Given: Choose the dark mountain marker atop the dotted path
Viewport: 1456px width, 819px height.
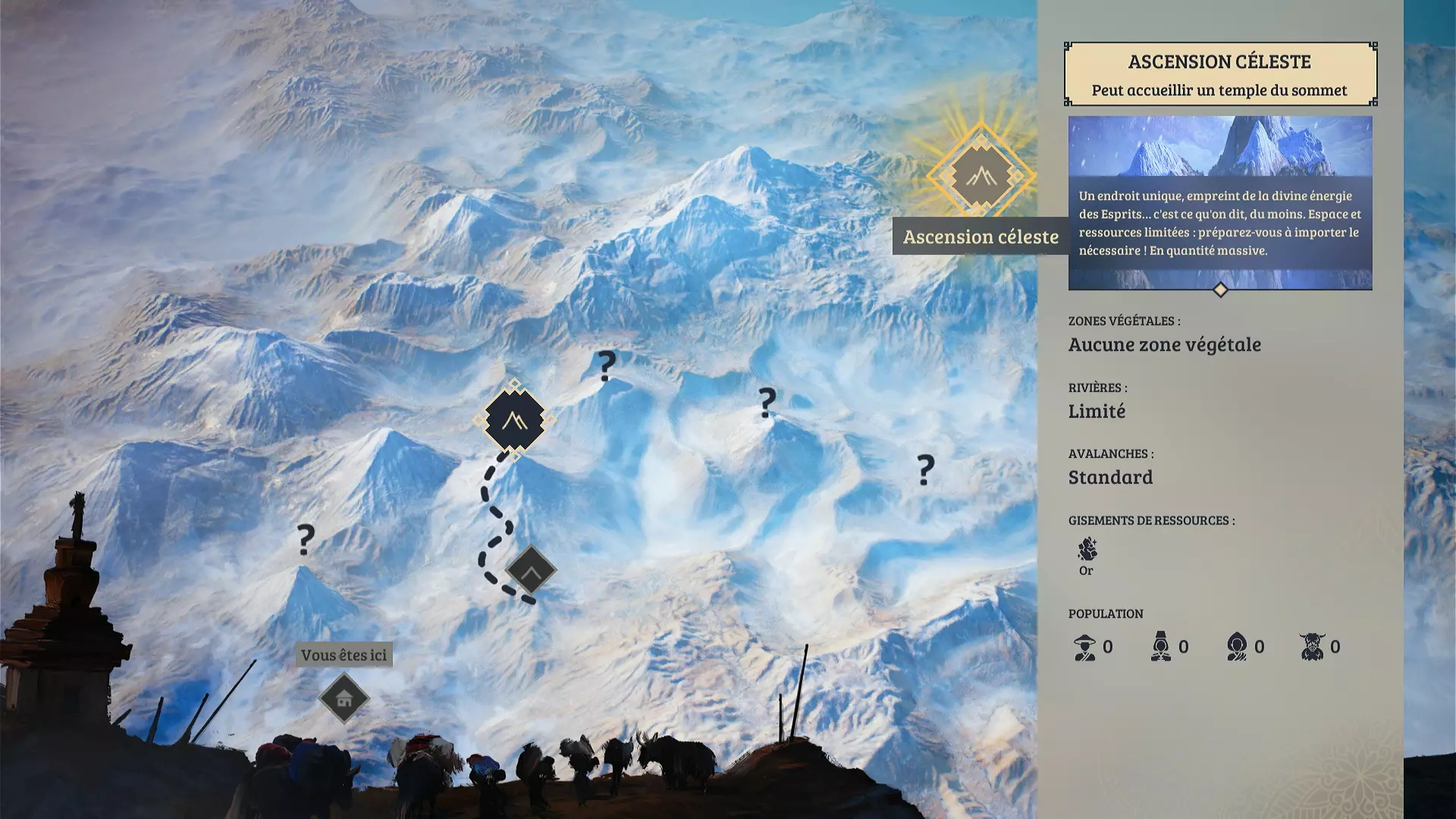Looking at the screenshot, I should click(x=514, y=420).
